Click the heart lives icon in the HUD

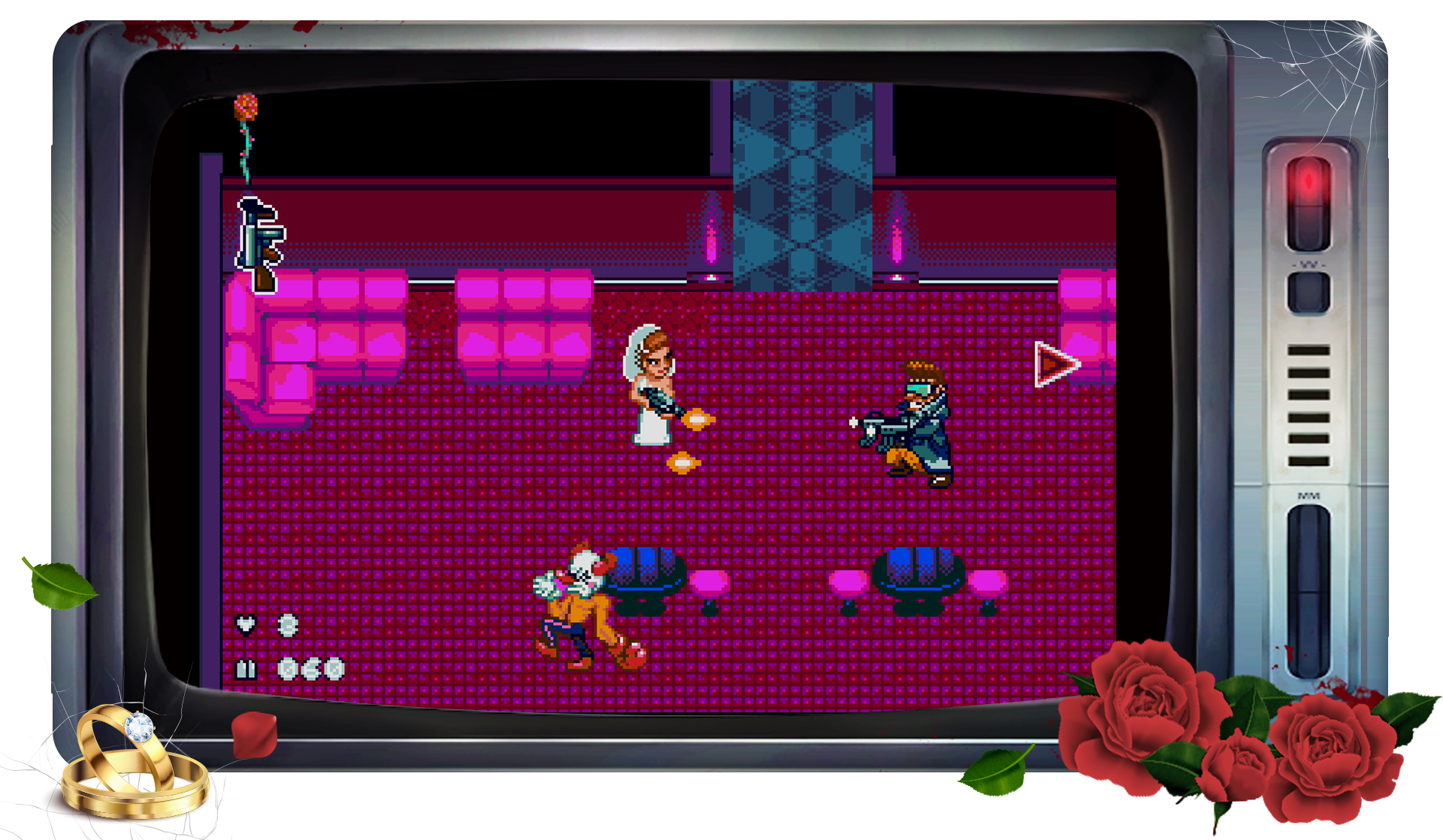pyautogui.click(x=246, y=626)
